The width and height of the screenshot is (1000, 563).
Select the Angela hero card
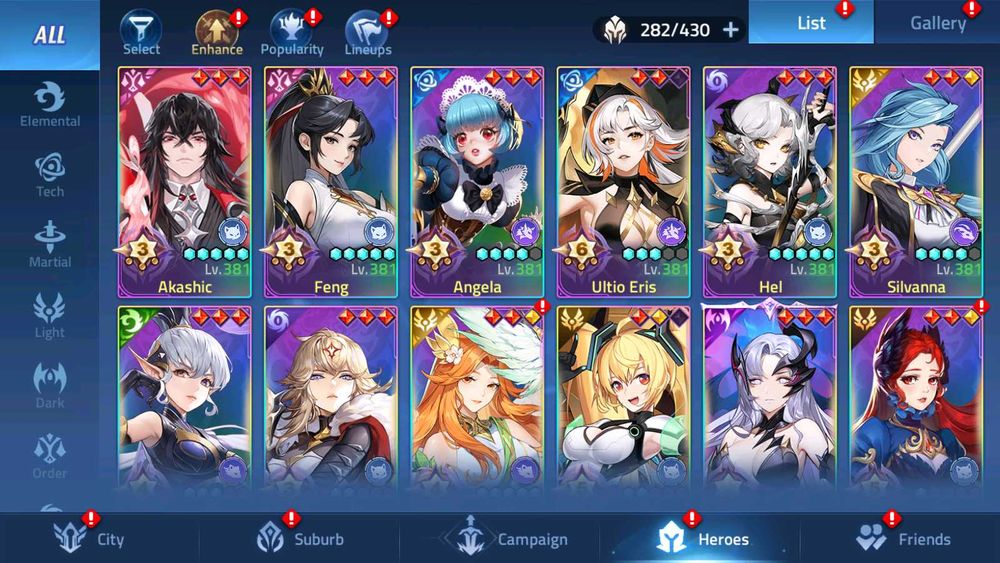pos(478,182)
